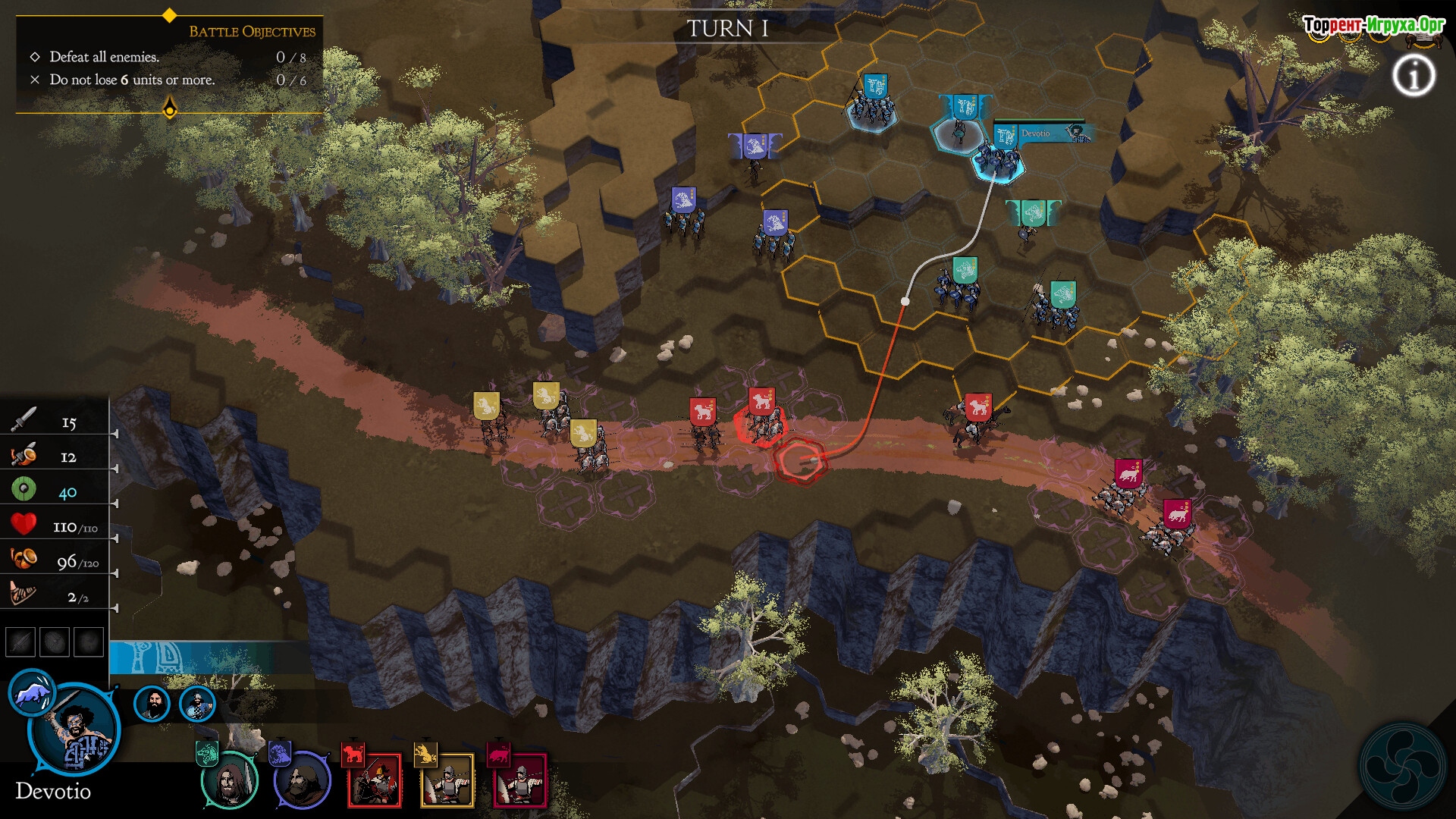Screen dimensions: 1456x819
Task: Select the greyed-out sword equipment slot
Action: pyautogui.click(x=20, y=642)
